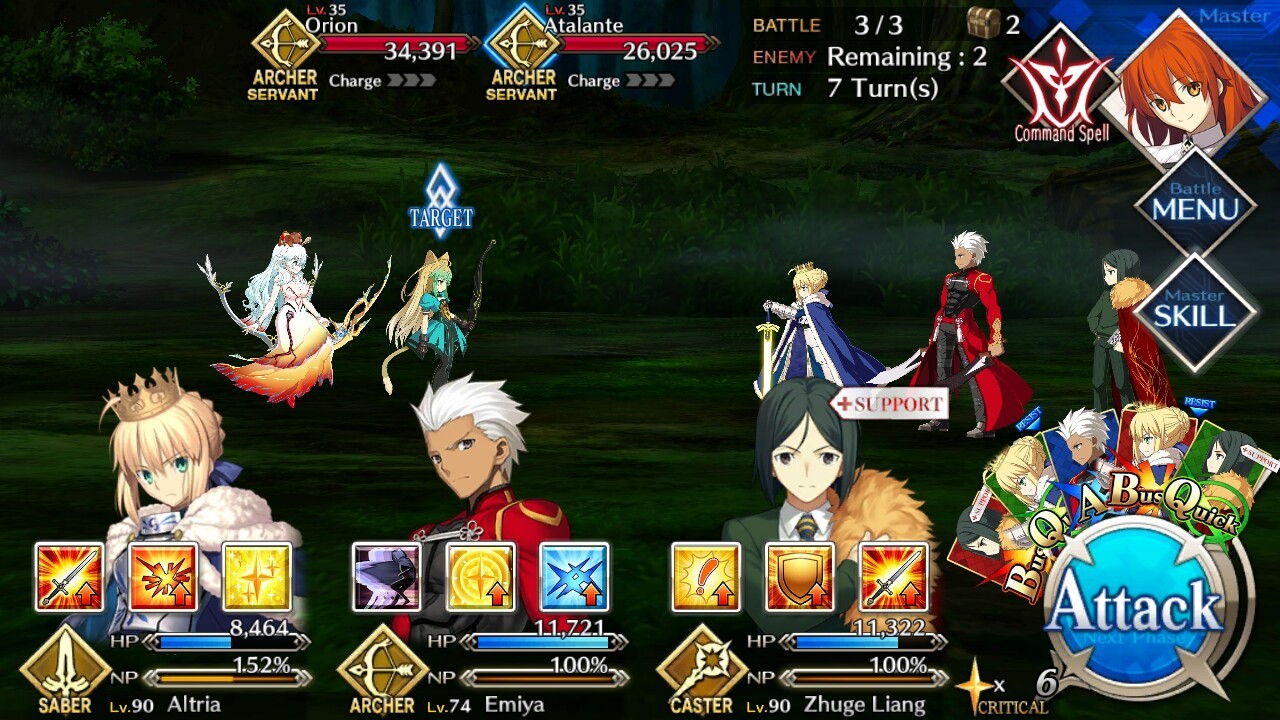1280x720 pixels.
Task: Activate Altria's golden sparkle skill
Action: click(257, 577)
